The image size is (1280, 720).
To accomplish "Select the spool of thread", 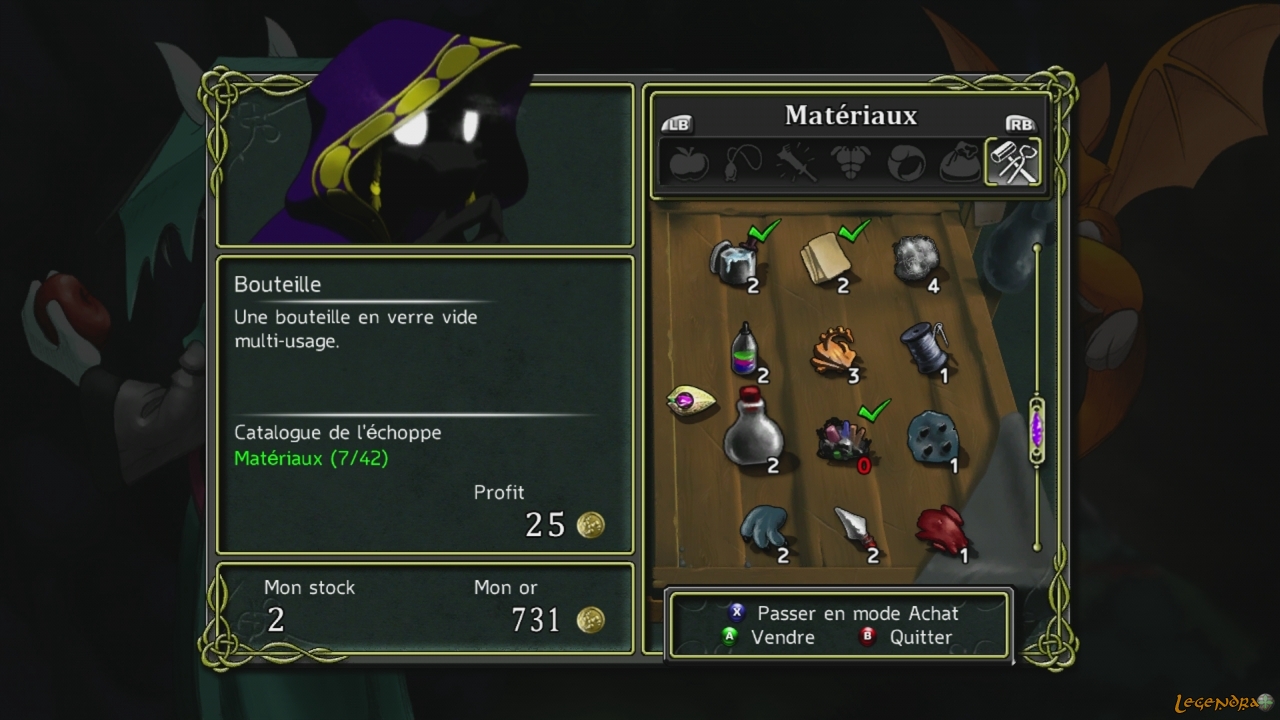I will point(923,347).
